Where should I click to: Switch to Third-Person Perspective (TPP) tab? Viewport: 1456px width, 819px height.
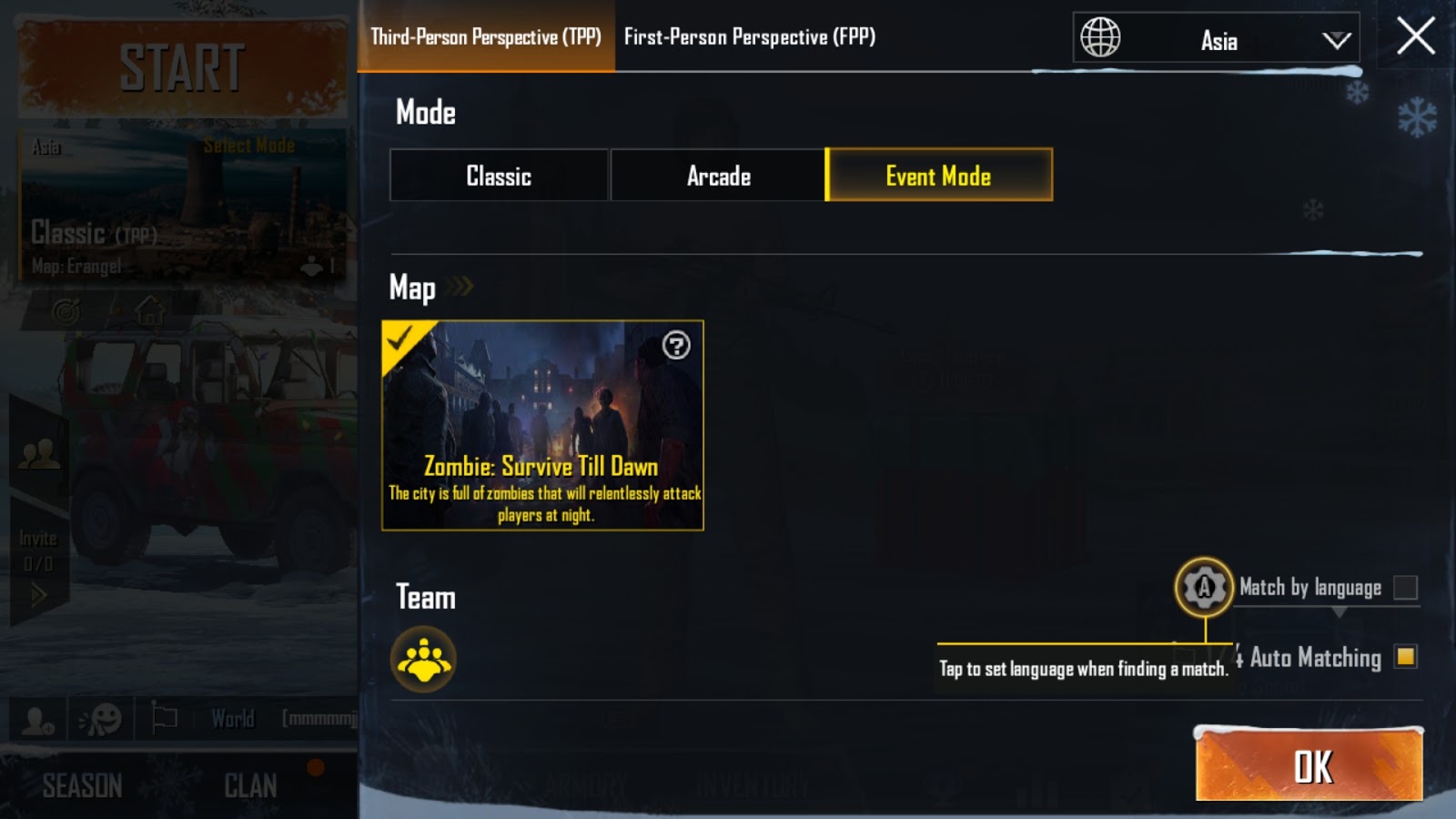[486, 36]
